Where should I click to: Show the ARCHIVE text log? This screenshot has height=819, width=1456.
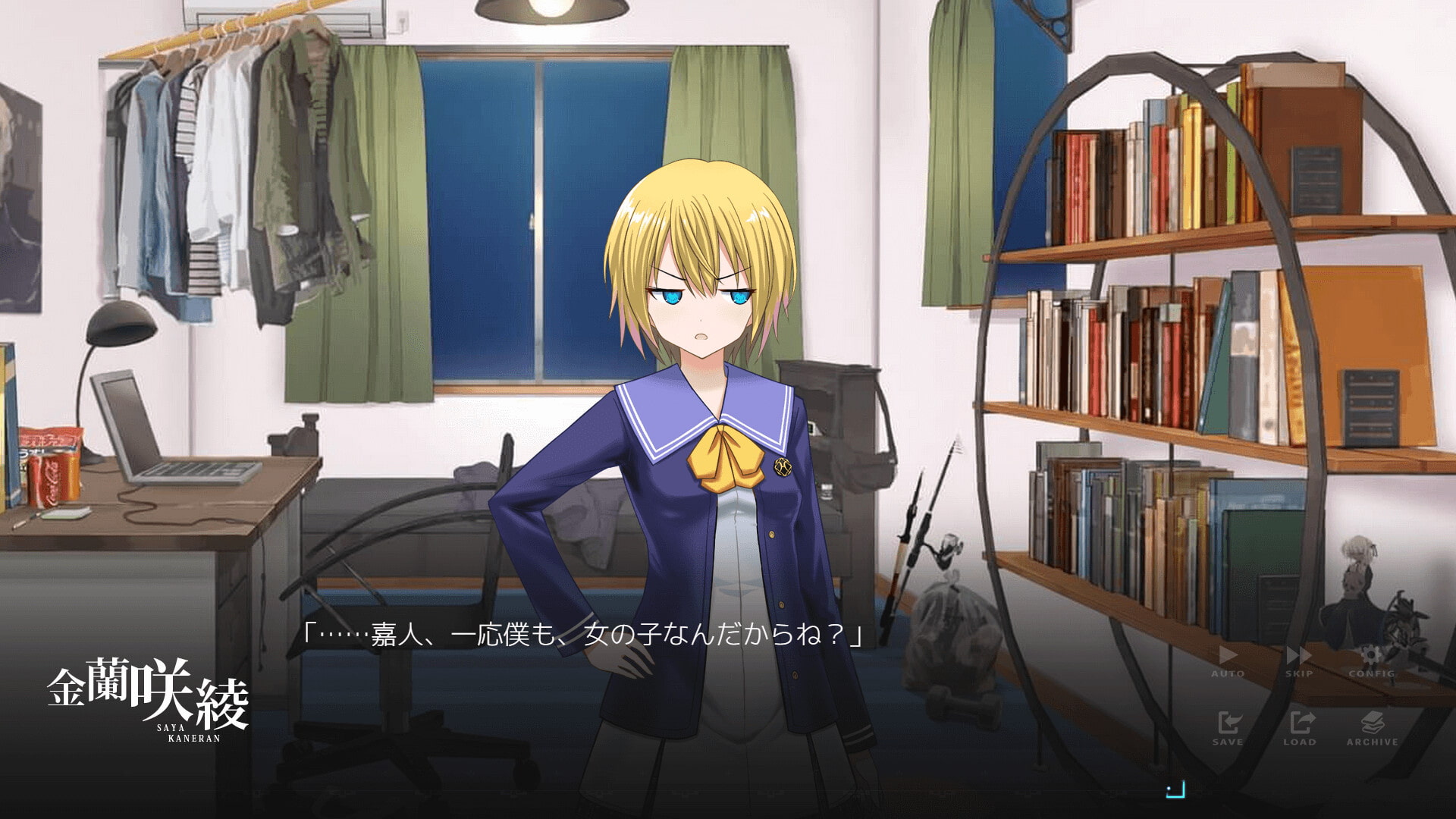click(1372, 728)
